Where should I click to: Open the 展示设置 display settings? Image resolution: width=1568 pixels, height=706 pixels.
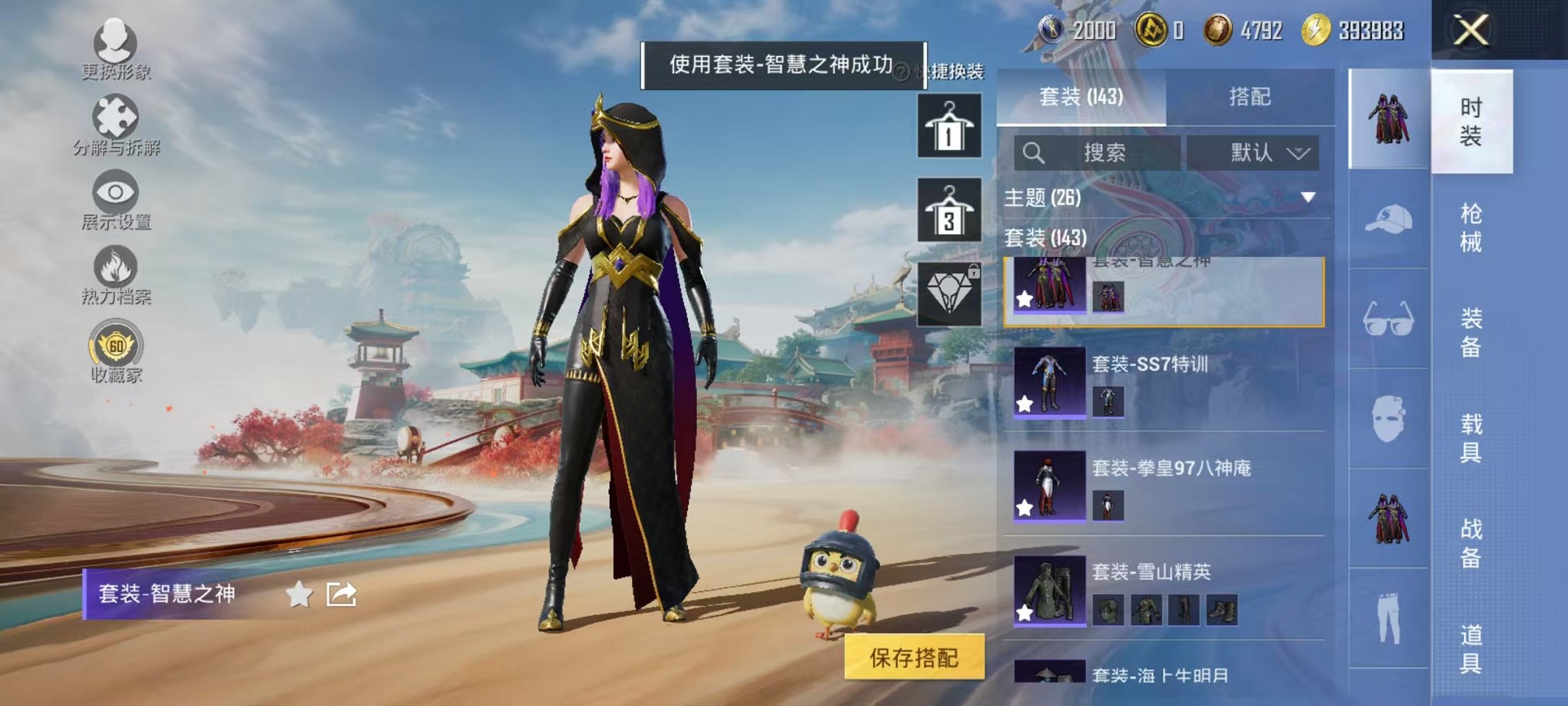(x=114, y=192)
